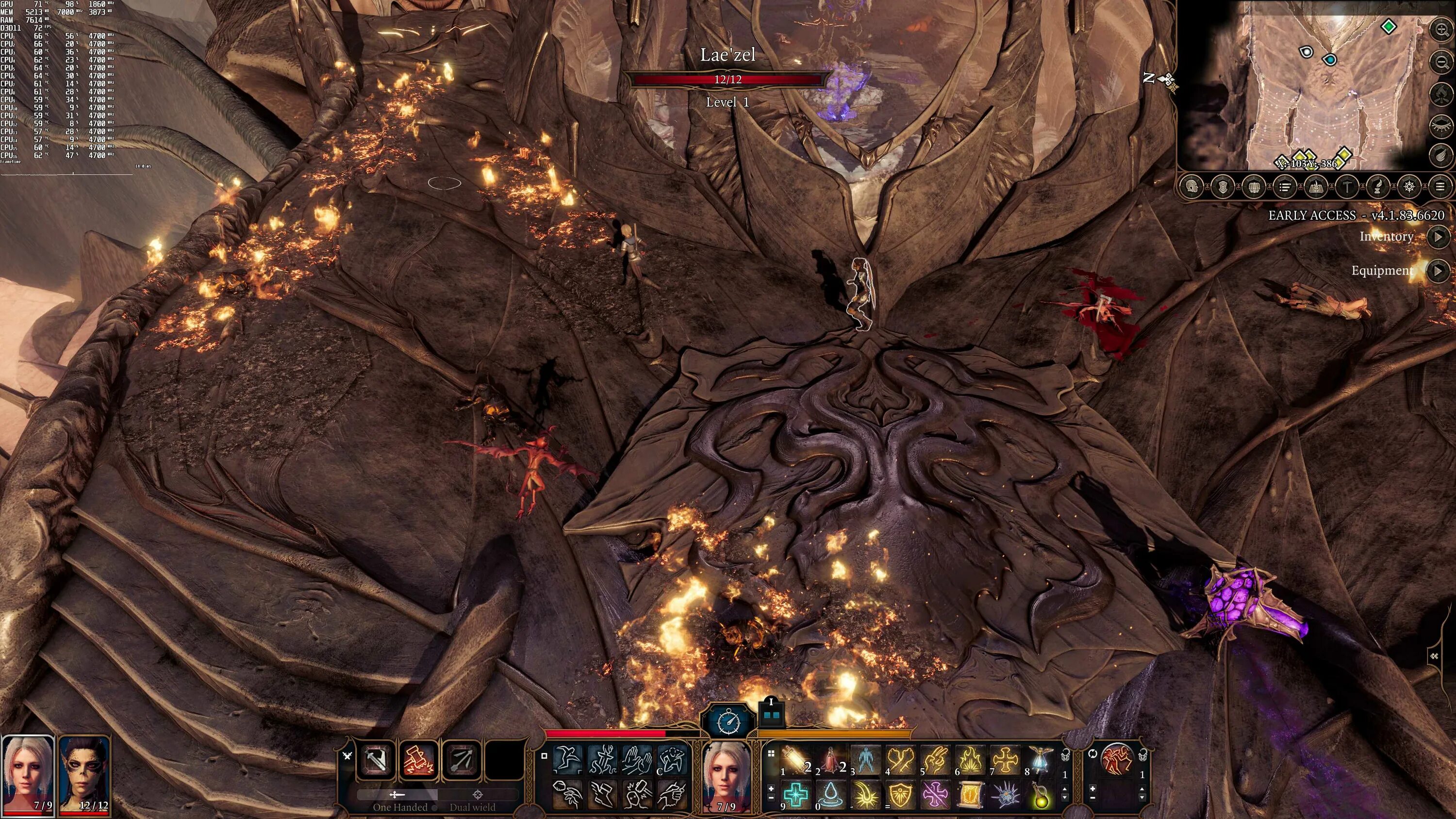The height and width of the screenshot is (819, 1456).
Task: Expand the Equipment panel arrow
Action: (x=1438, y=271)
